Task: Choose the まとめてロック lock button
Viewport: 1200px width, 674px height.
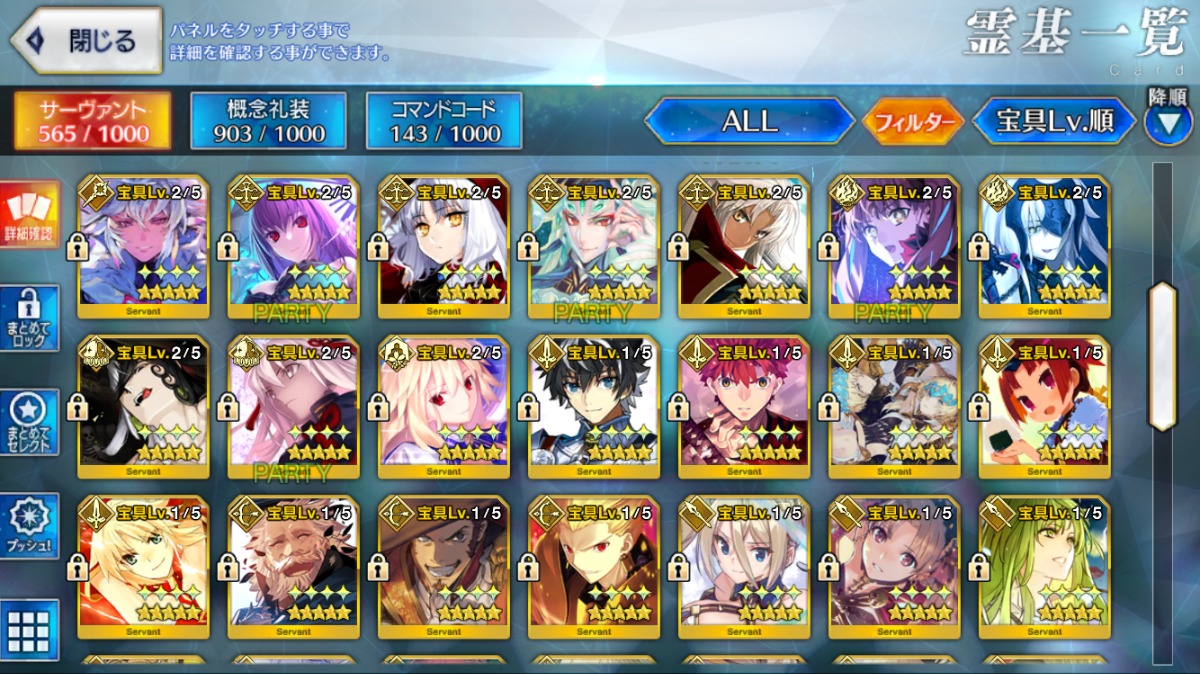Action: [x=29, y=318]
